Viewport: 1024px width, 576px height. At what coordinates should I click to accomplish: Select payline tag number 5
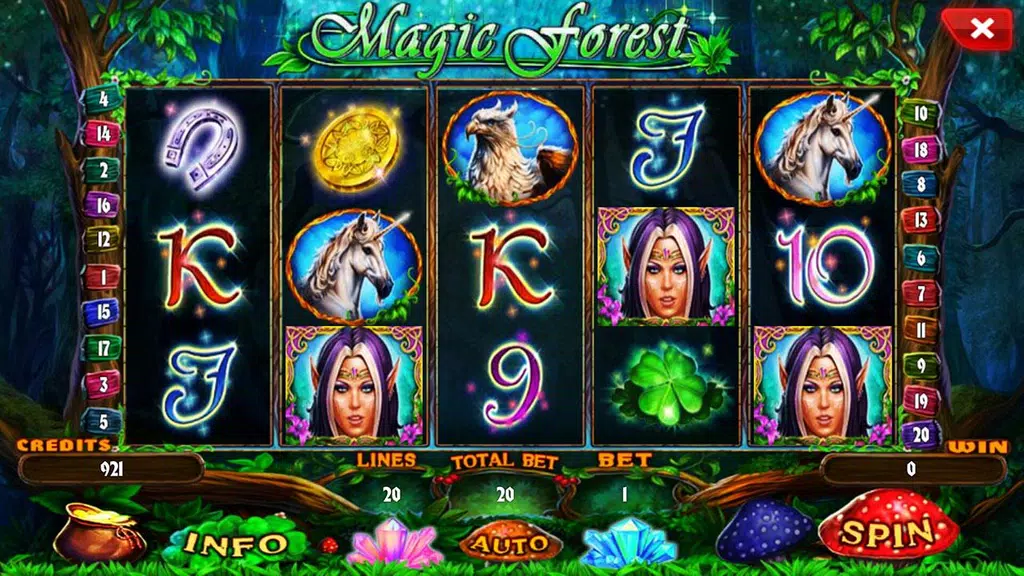[102, 420]
